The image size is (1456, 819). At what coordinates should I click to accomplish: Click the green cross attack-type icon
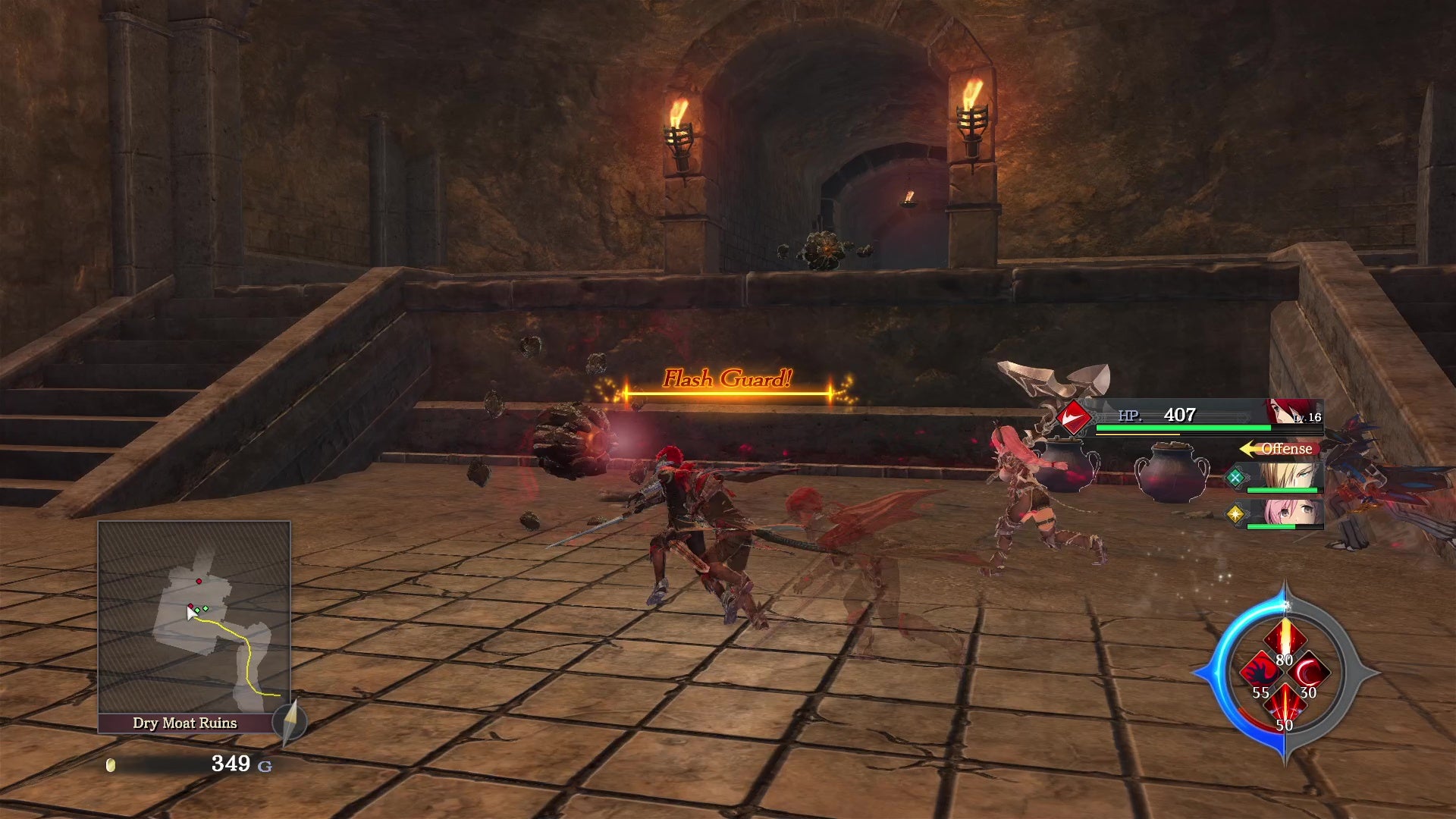(x=1235, y=478)
